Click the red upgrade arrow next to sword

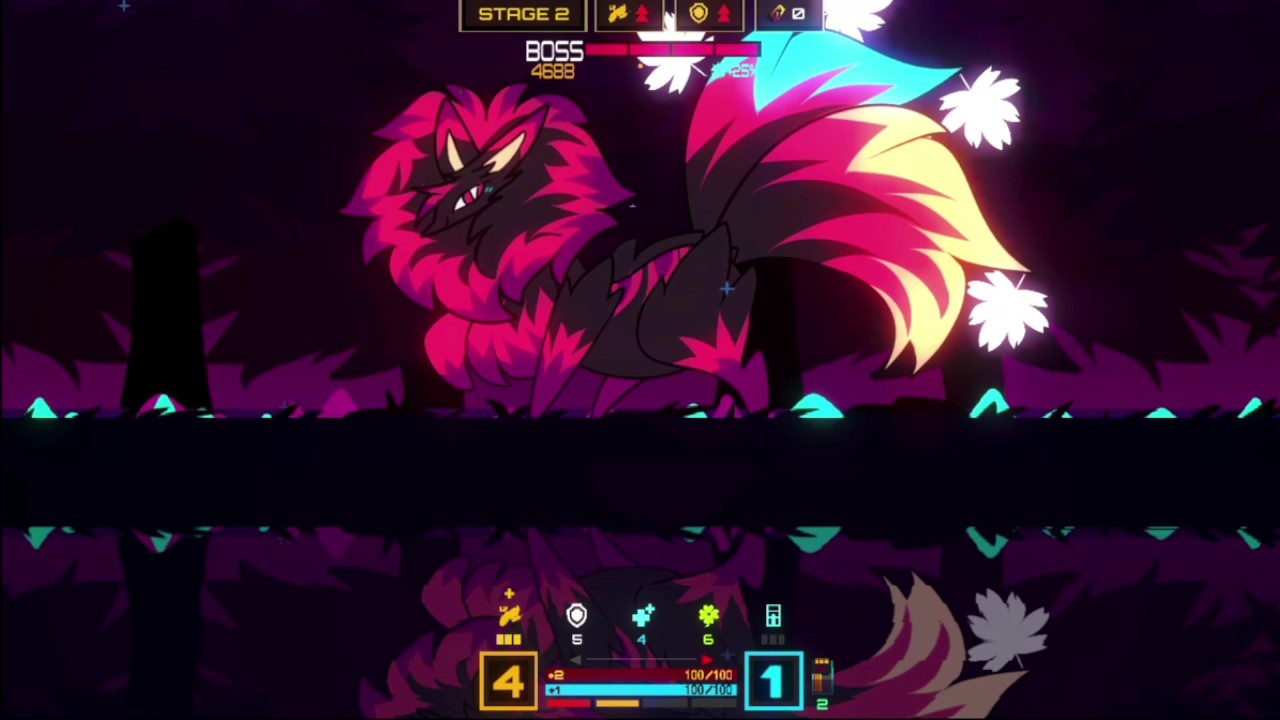pos(643,12)
